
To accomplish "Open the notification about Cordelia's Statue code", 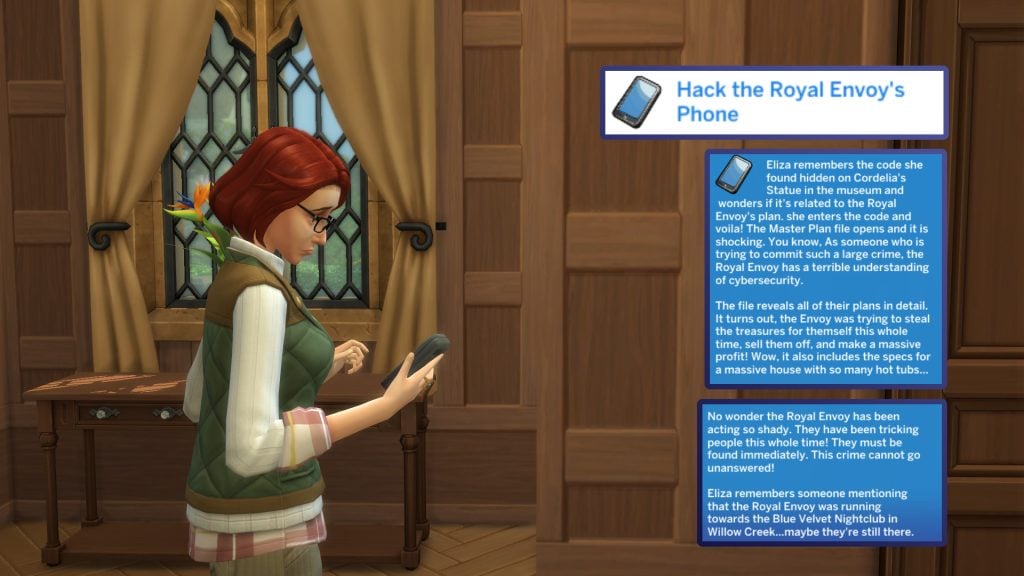I will (824, 268).
